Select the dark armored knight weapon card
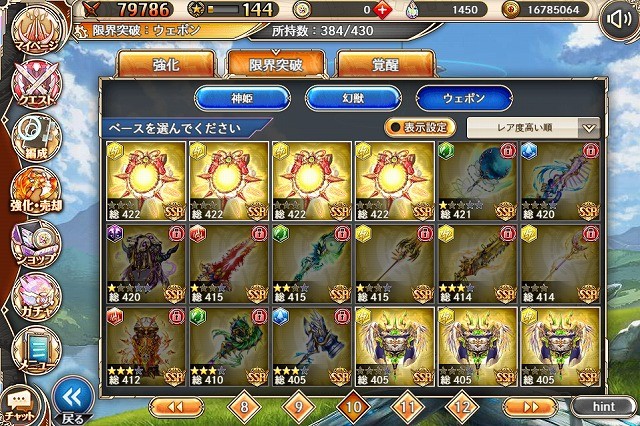The width and height of the screenshot is (640, 426). 143,265
